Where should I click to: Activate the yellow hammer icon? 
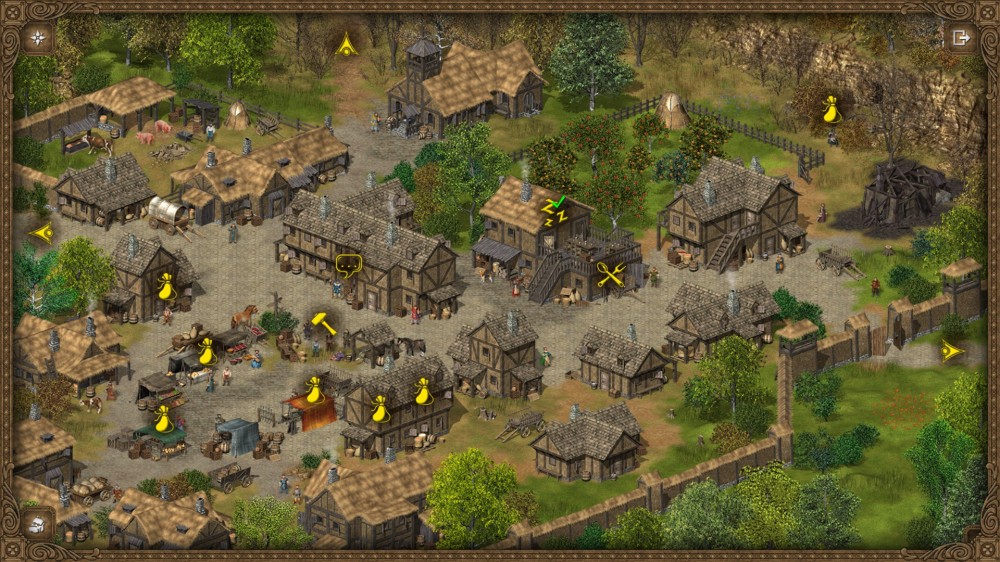tap(323, 322)
